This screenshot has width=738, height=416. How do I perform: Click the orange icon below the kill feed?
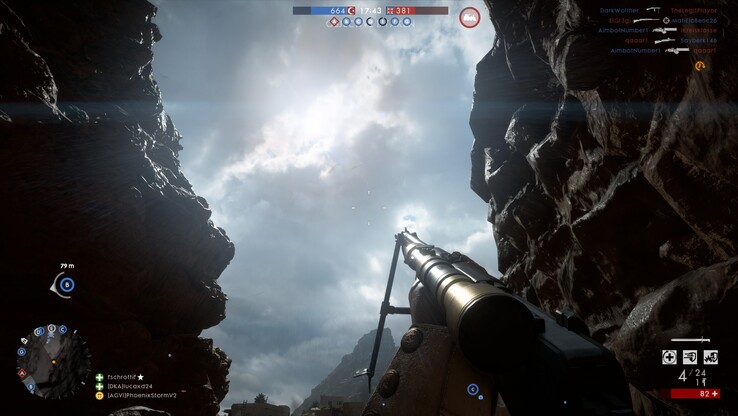coord(700,66)
